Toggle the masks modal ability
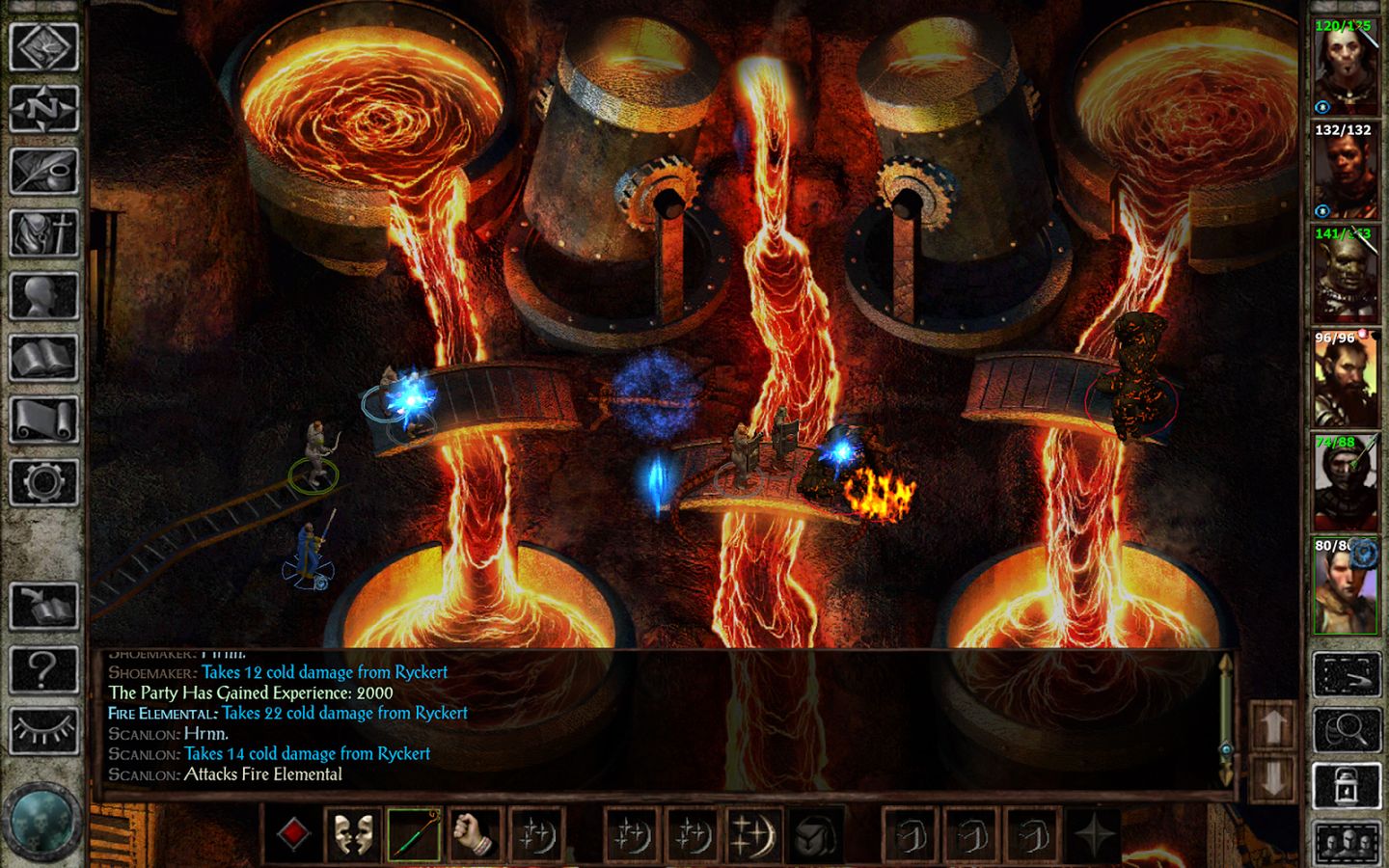 (x=355, y=833)
